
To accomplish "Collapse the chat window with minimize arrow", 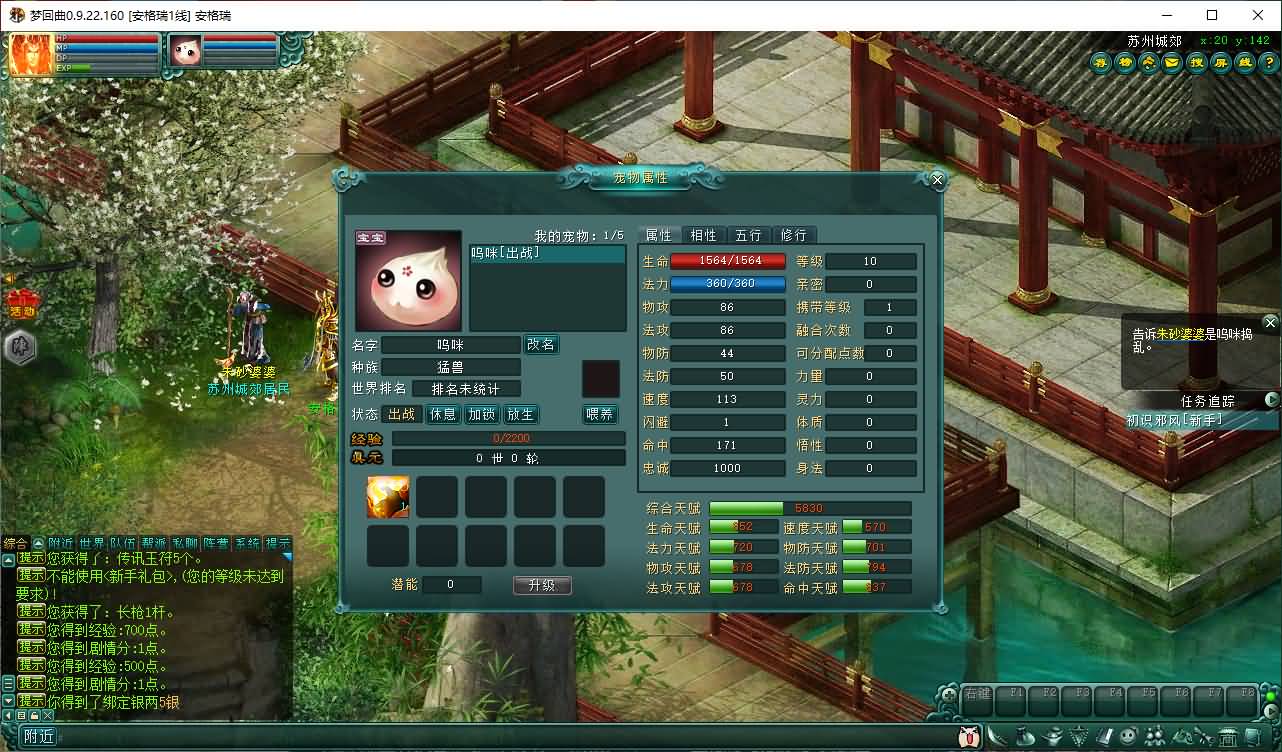I will (x=8, y=716).
